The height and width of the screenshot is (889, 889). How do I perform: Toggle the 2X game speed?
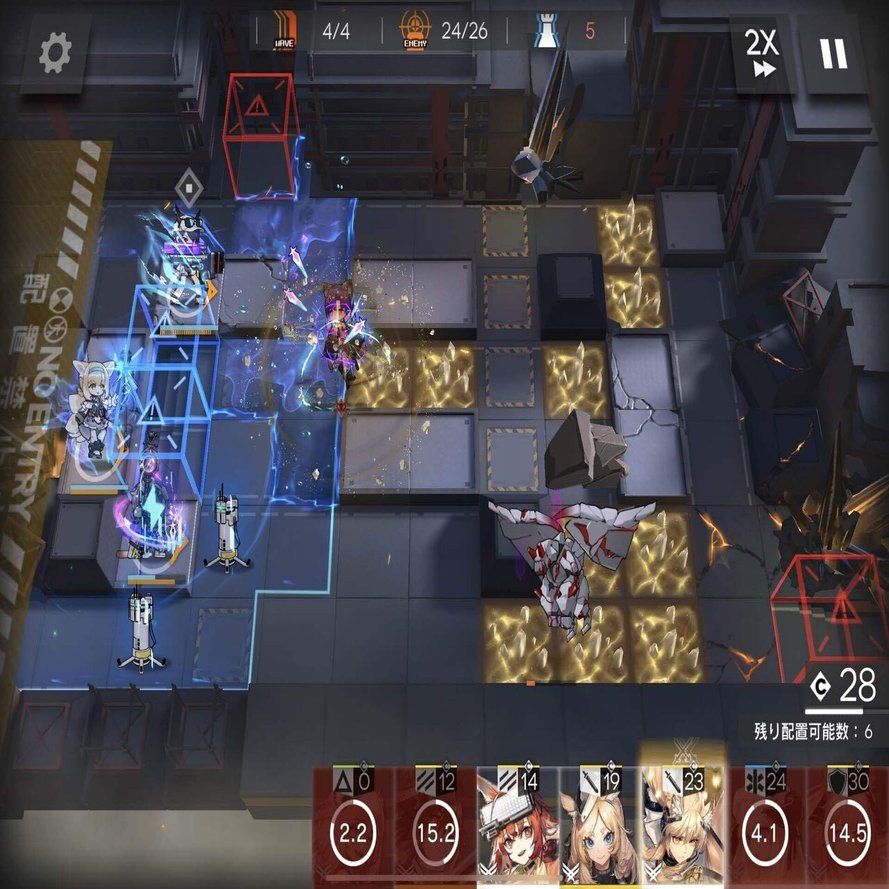click(761, 52)
